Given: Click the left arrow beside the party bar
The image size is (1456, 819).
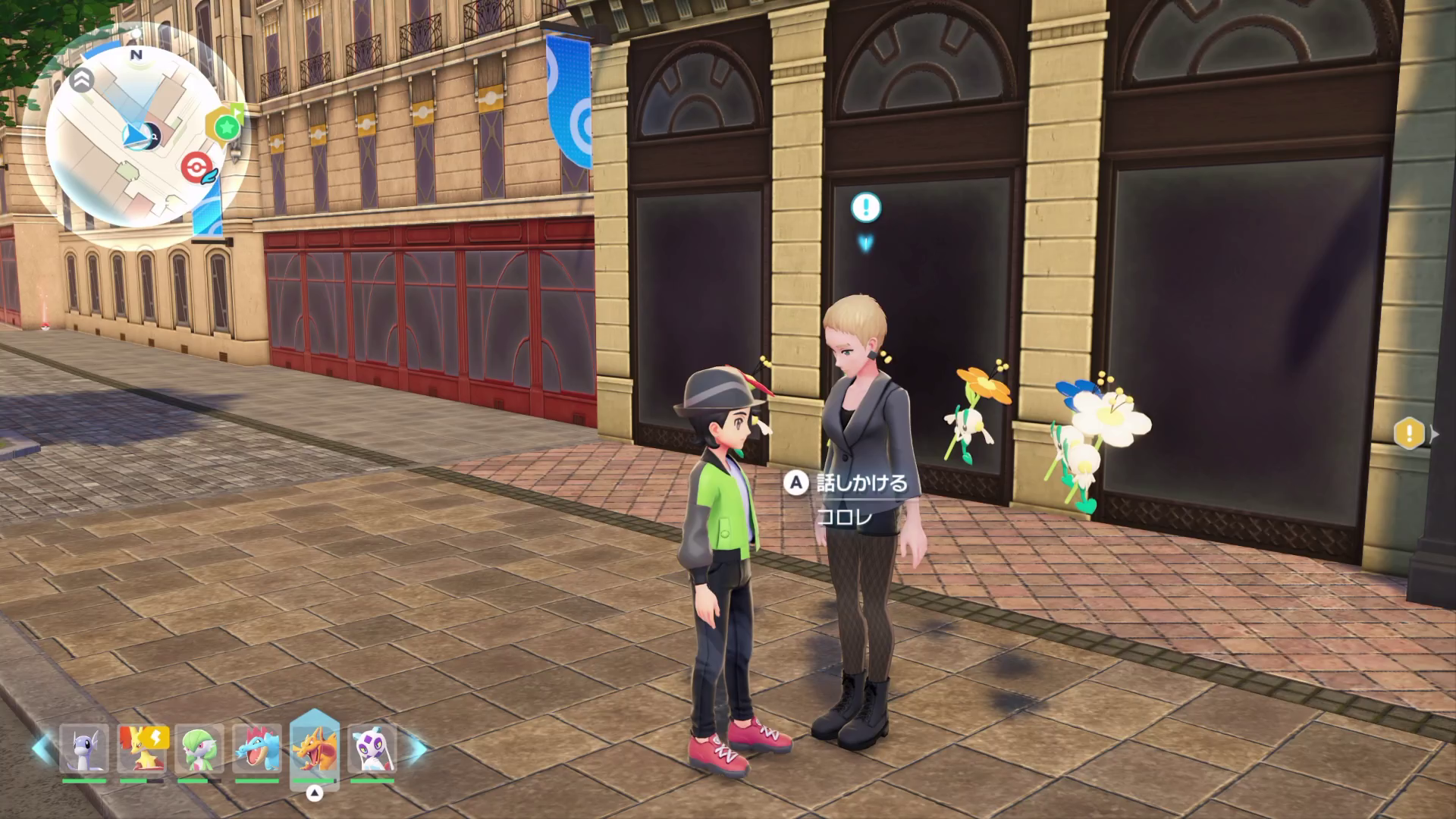Looking at the screenshot, I should 42,748.
